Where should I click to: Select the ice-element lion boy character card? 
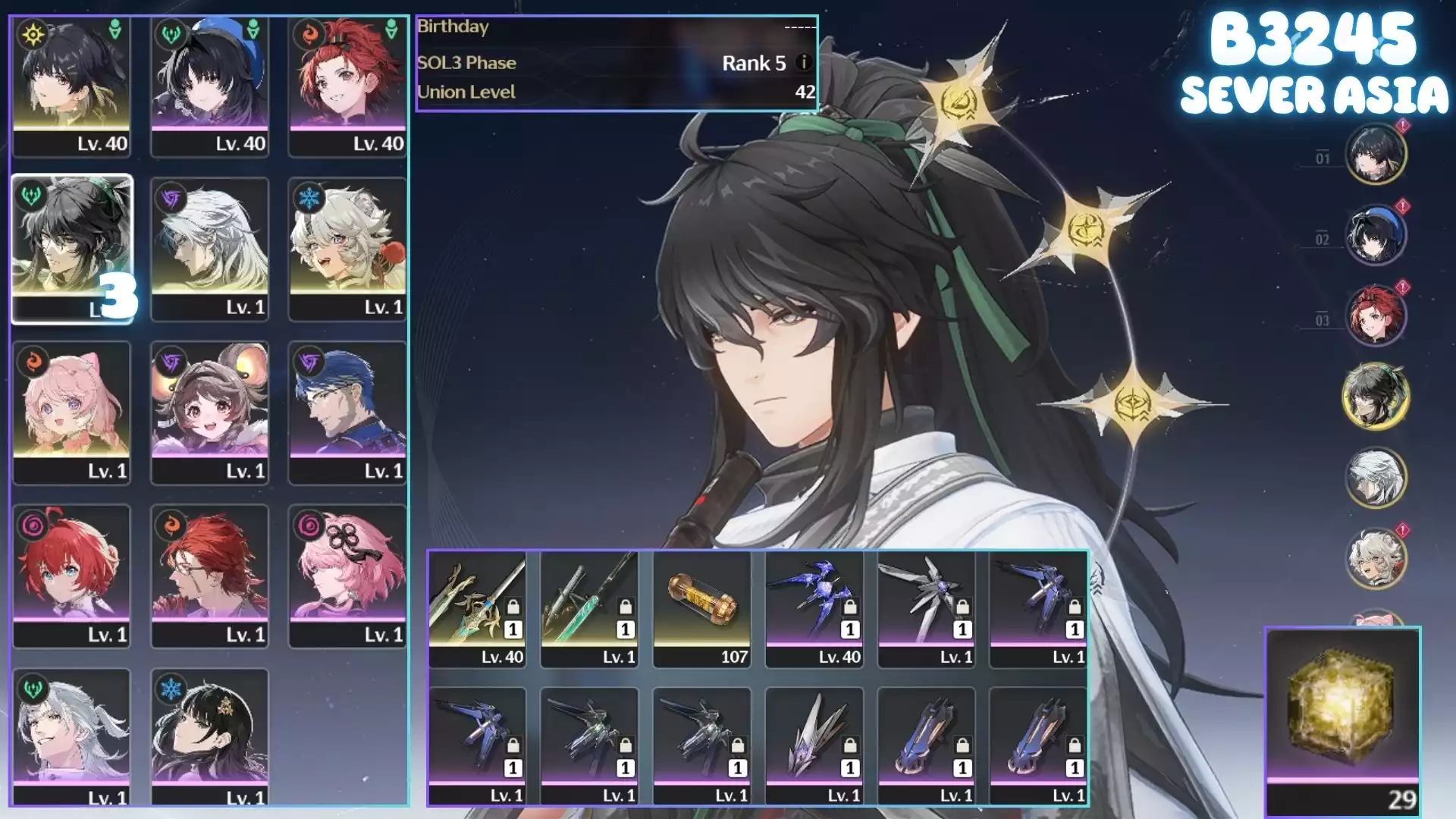pos(347,249)
